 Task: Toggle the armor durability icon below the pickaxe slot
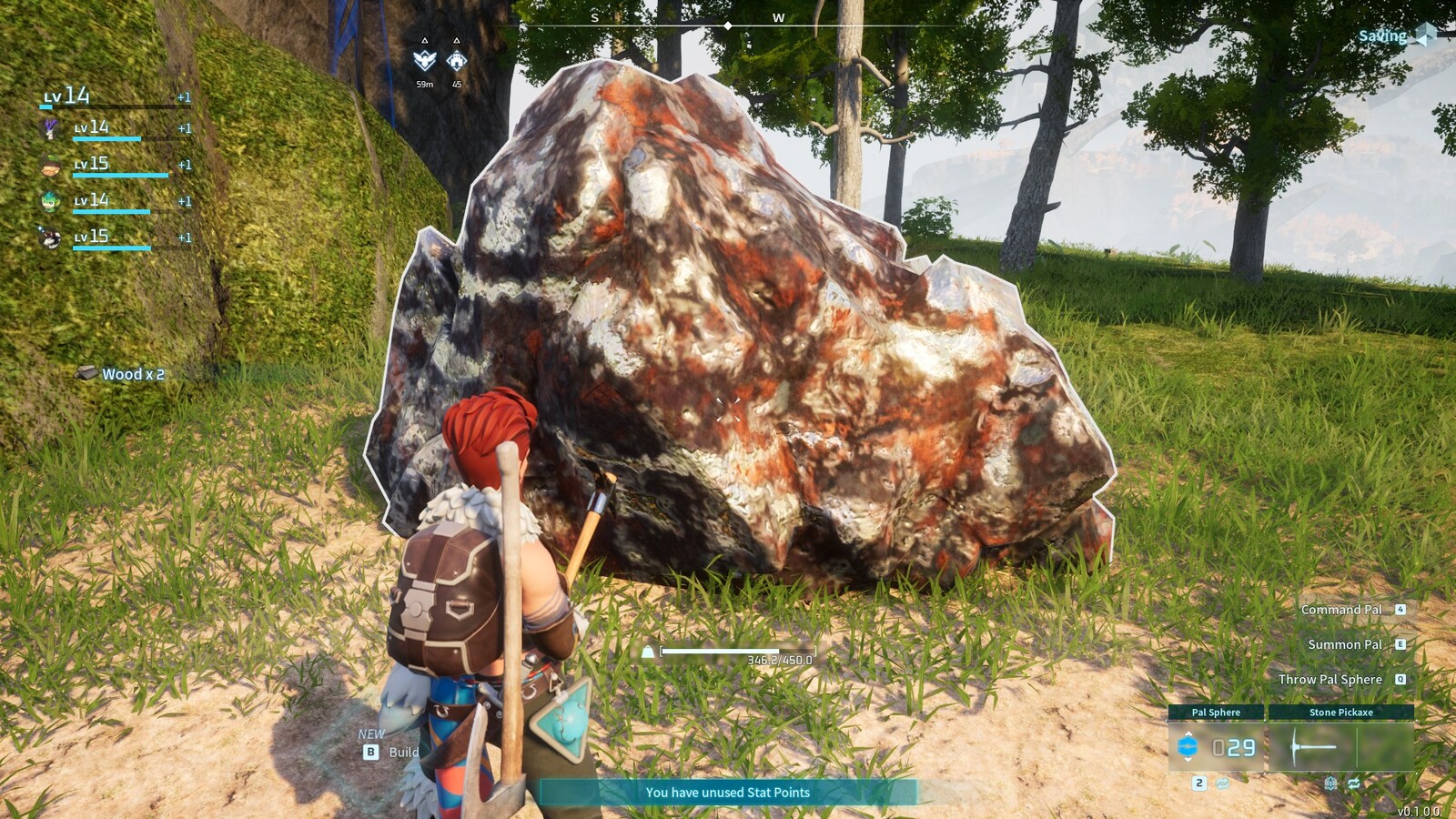1330,784
